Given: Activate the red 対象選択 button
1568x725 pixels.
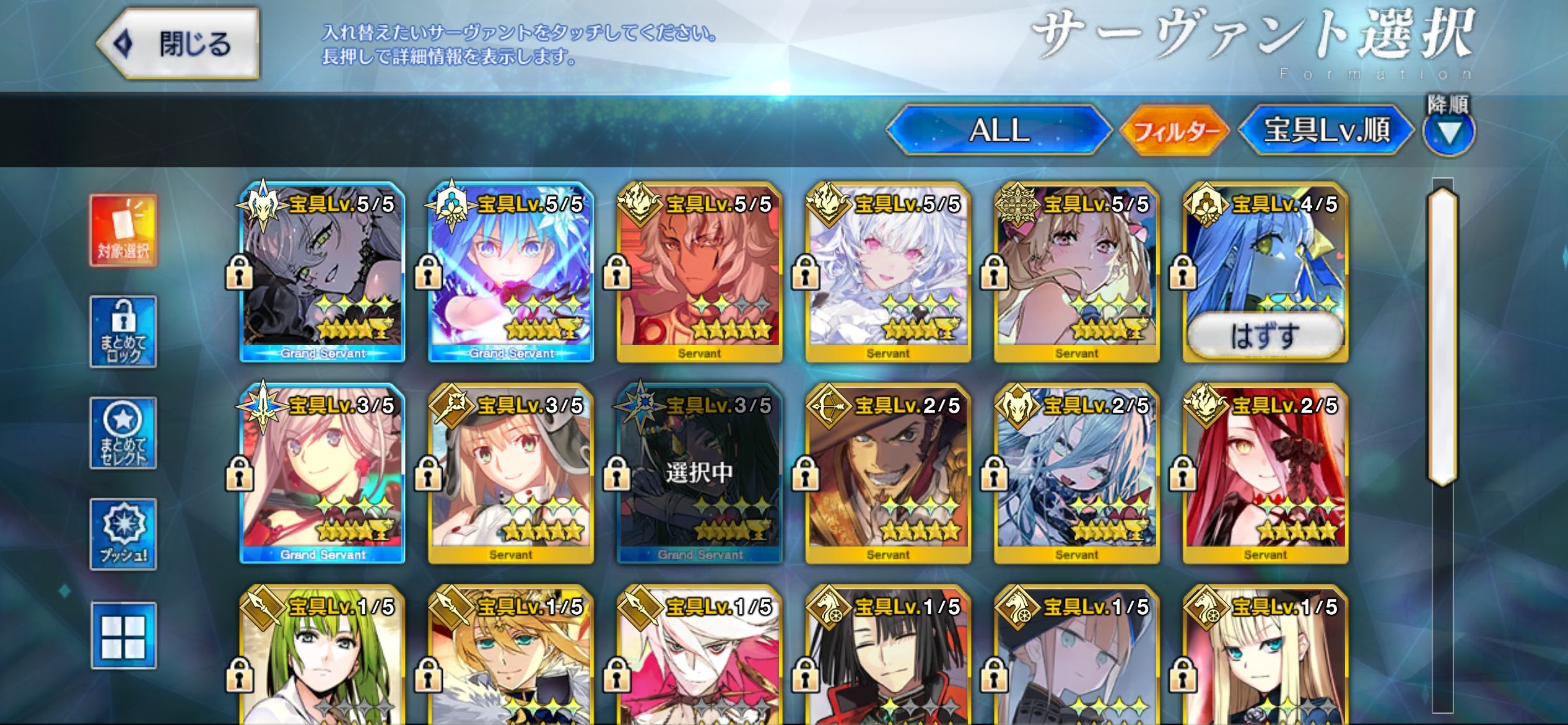Looking at the screenshot, I should tap(123, 231).
